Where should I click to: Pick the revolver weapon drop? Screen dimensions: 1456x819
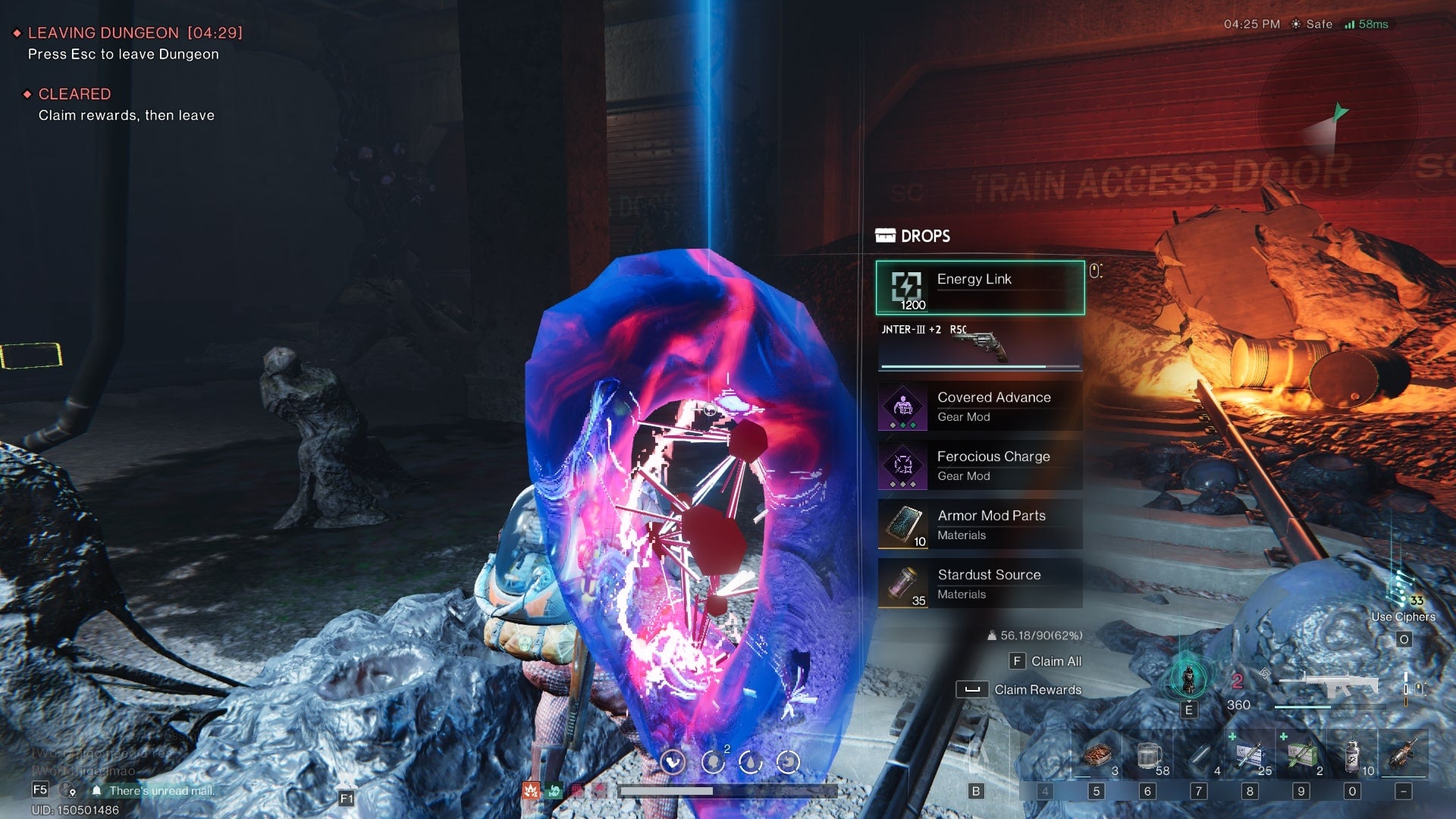[x=980, y=346]
